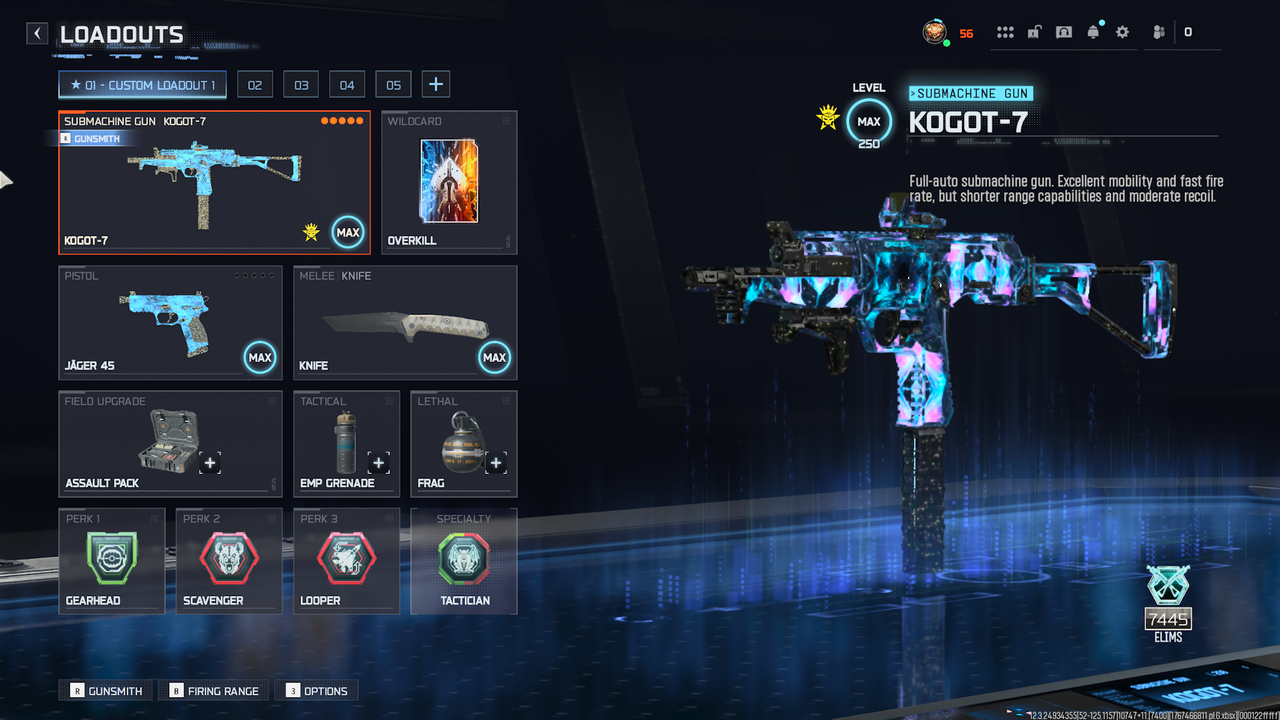Open the Looper perk slot
This screenshot has width=1280, height=720.
click(x=346, y=560)
